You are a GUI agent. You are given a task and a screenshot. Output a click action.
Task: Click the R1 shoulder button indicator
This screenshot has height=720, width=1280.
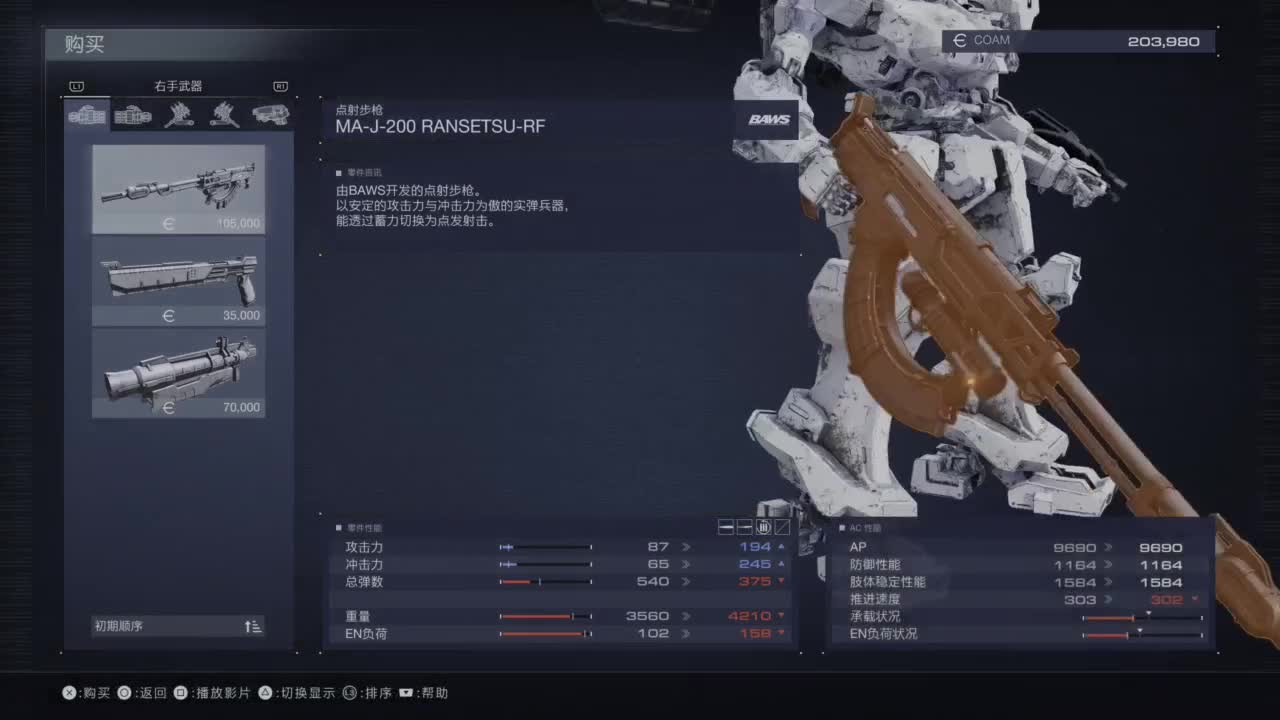pos(281,86)
